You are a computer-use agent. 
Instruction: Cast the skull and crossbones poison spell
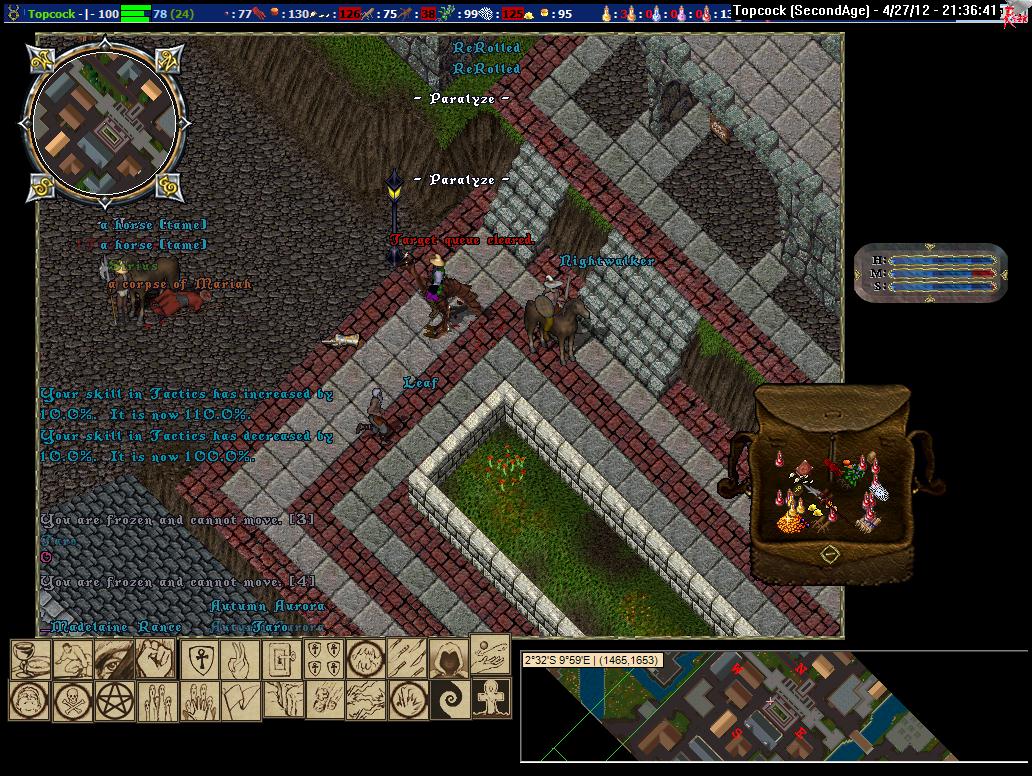pyautogui.click(x=72, y=700)
